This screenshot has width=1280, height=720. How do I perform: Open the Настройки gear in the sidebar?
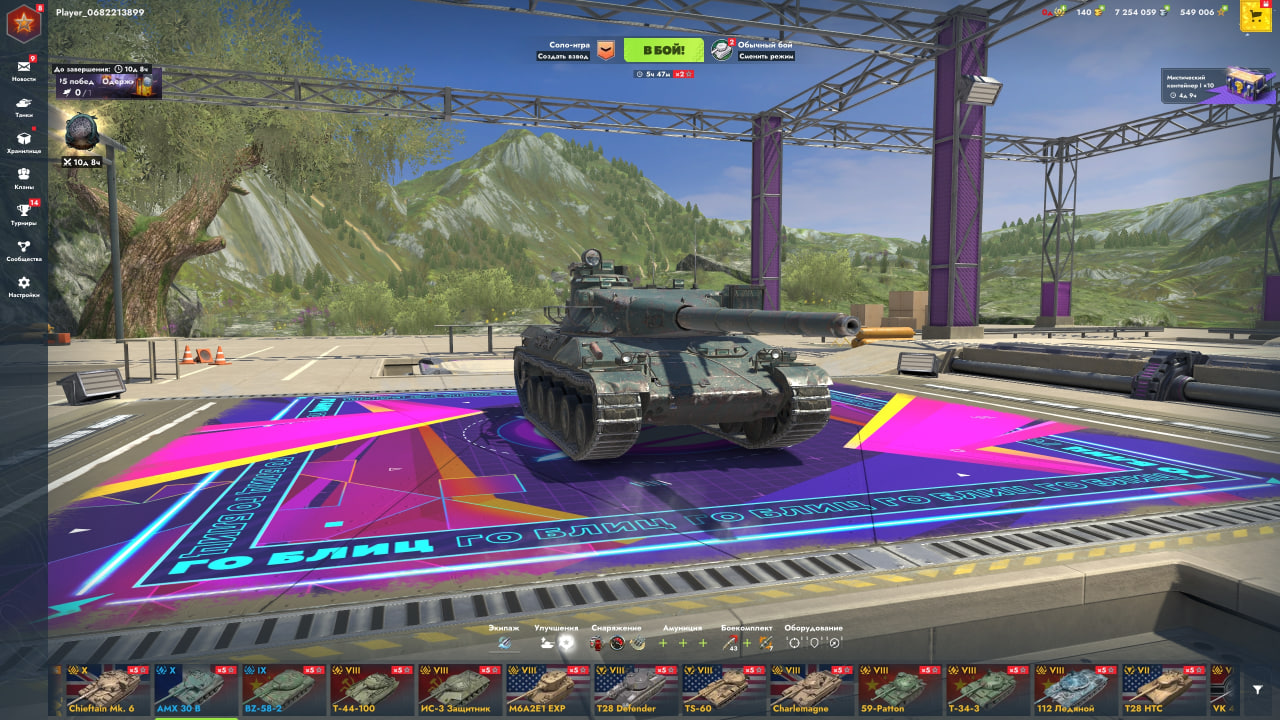[x=23, y=279]
